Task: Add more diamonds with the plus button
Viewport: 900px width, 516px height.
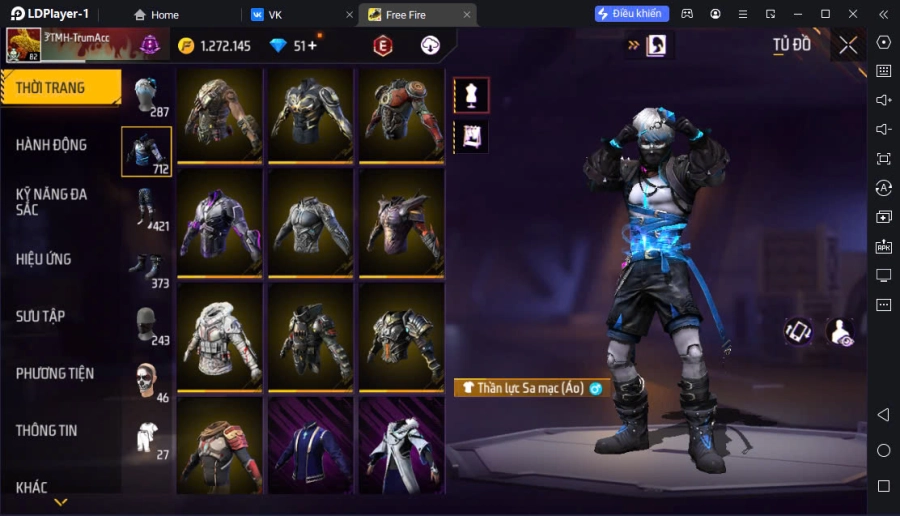Action: (312, 45)
